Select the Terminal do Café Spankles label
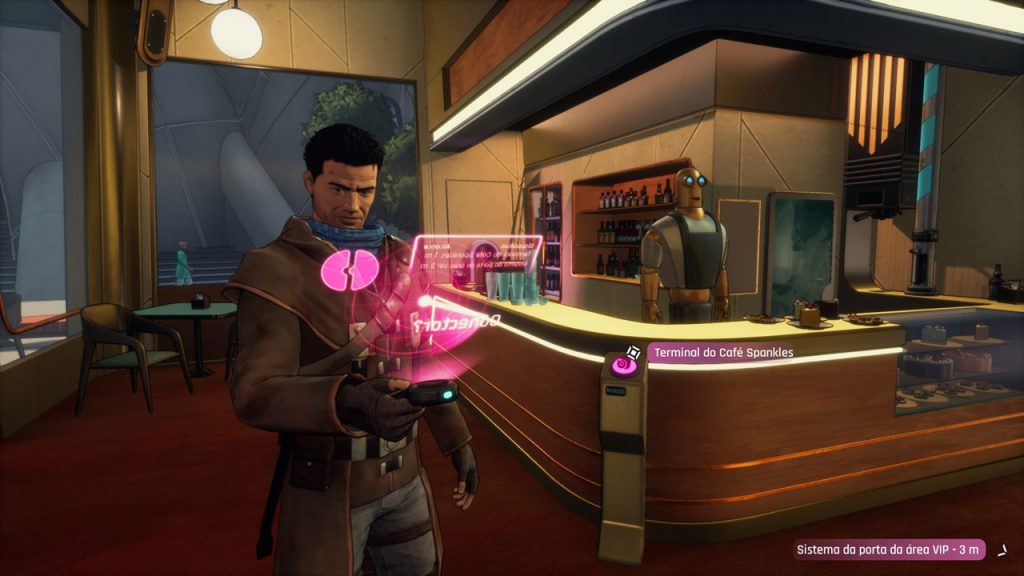This screenshot has height=576, width=1024. [718, 353]
